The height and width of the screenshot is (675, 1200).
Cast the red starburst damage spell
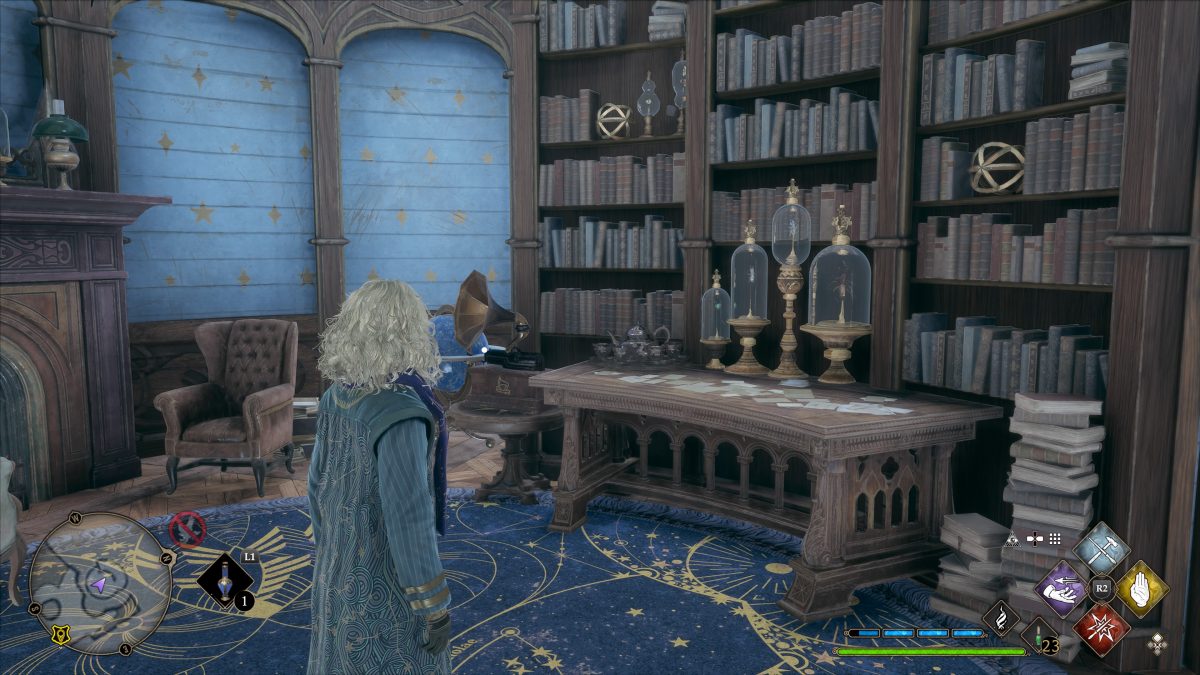(x=1101, y=629)
